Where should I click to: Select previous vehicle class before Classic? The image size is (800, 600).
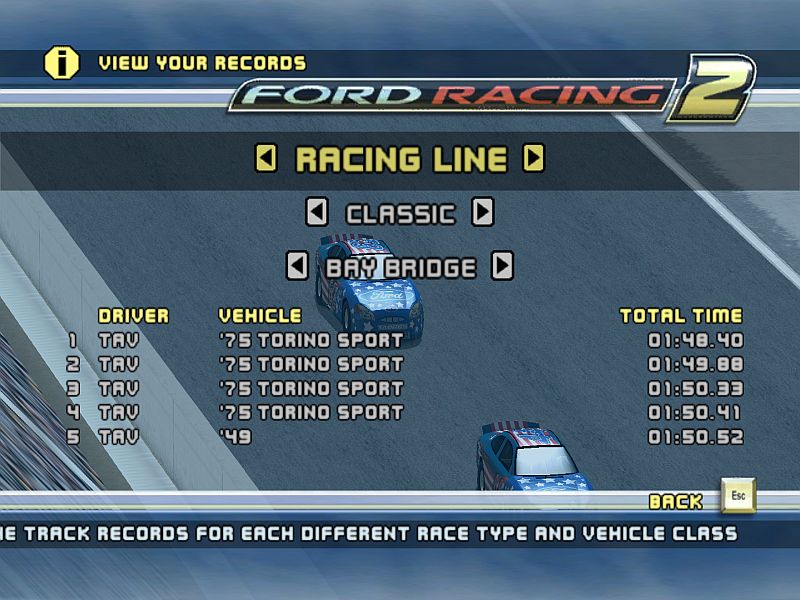pyautogui.click(x=317, y=212)
